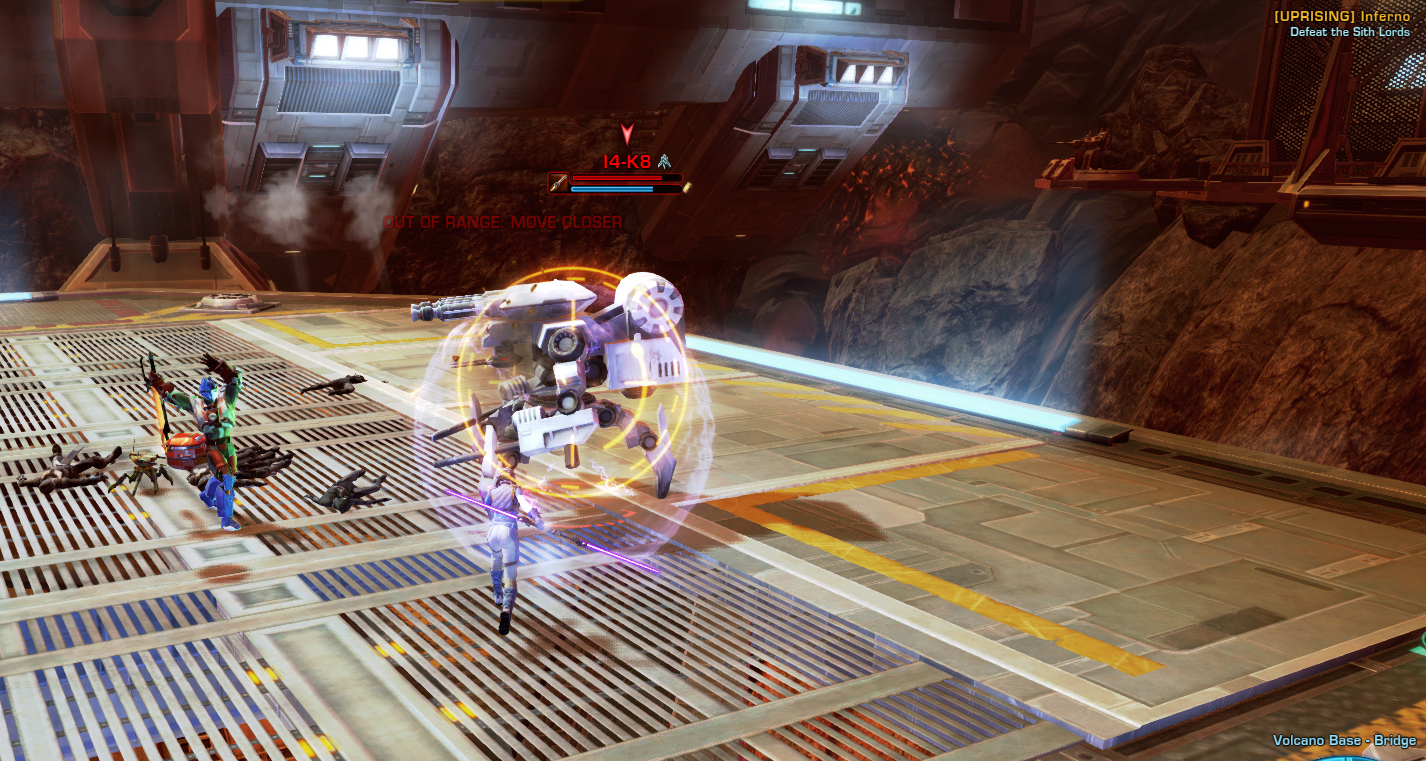
Task: Click the fallen enemy corpse on the left
Action: pos(75,470)
